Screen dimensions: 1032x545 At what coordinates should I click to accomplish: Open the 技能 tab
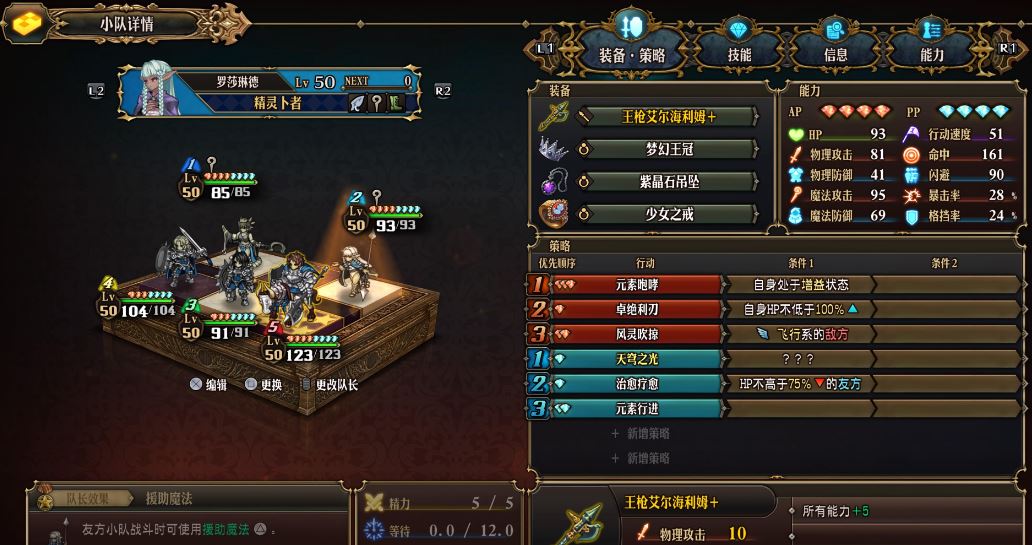click(739, 54)
